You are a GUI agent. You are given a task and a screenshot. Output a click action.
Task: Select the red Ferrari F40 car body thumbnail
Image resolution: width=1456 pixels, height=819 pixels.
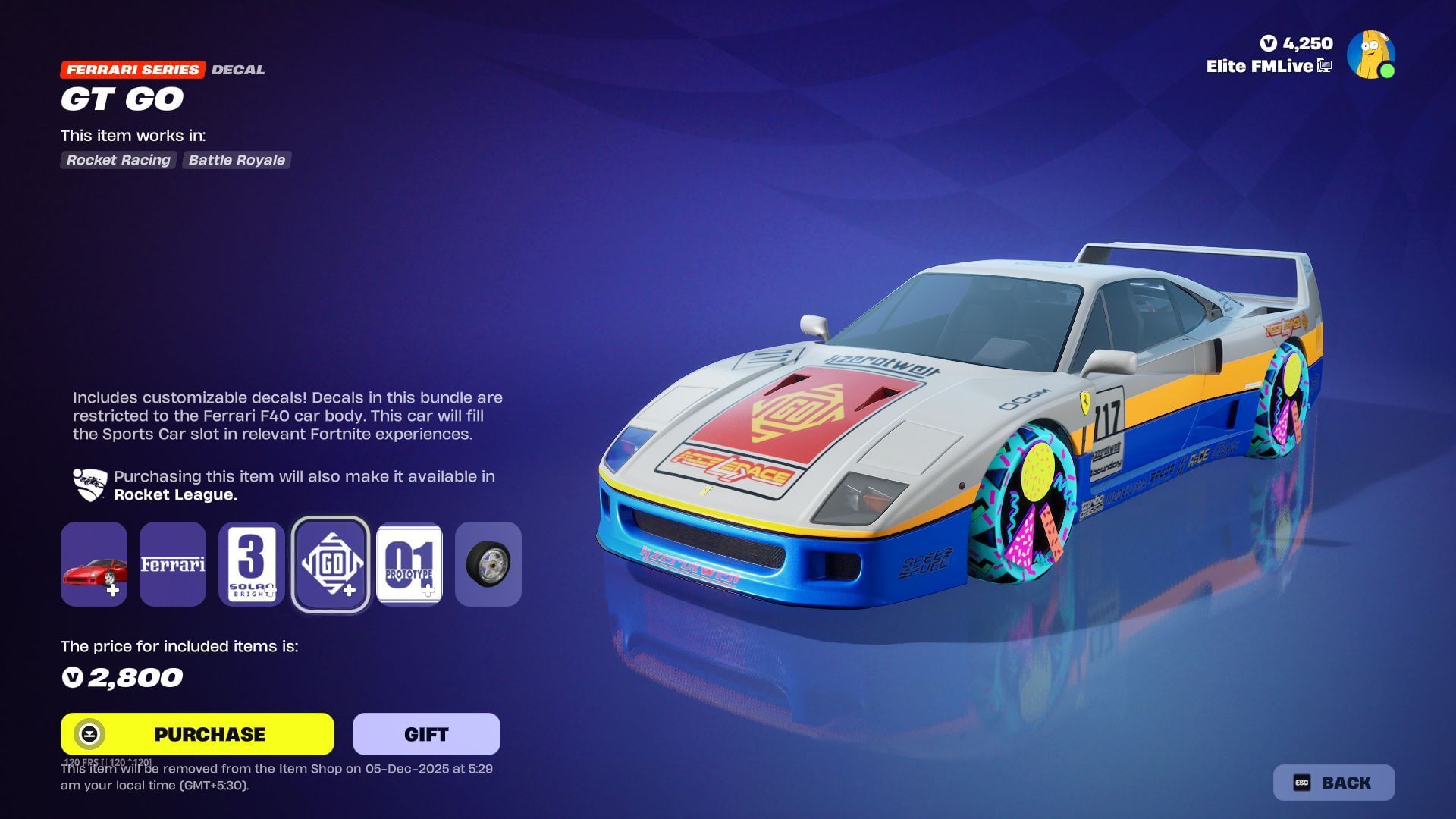pyautogui.click(x=94, y=564)
